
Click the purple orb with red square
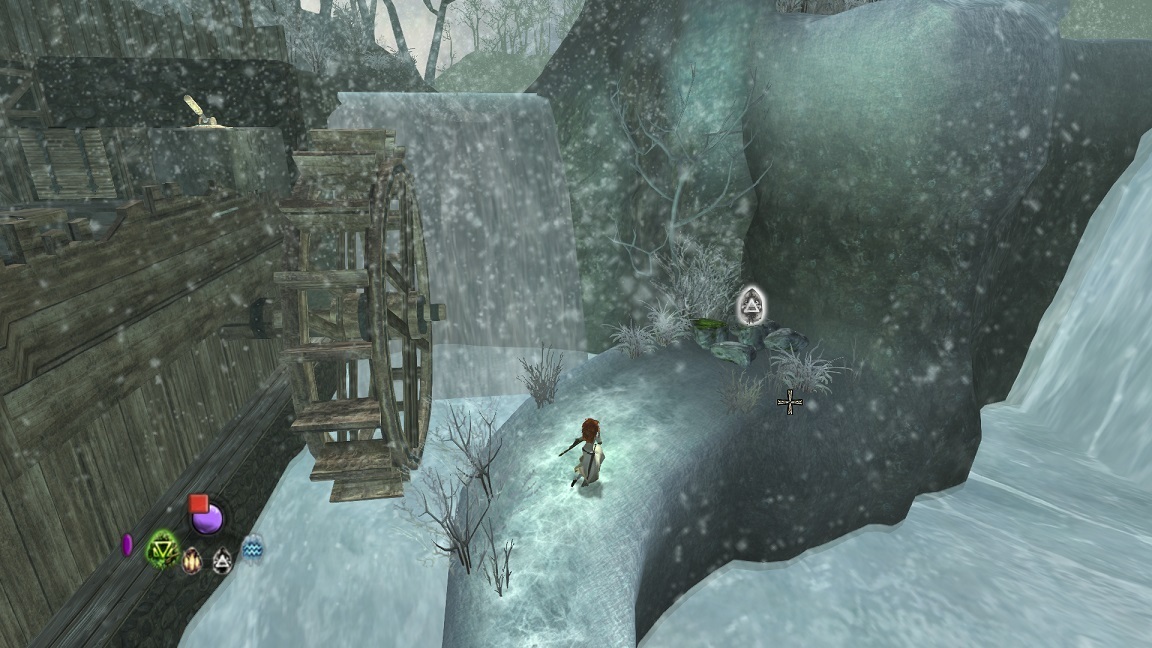pos(207,517)
